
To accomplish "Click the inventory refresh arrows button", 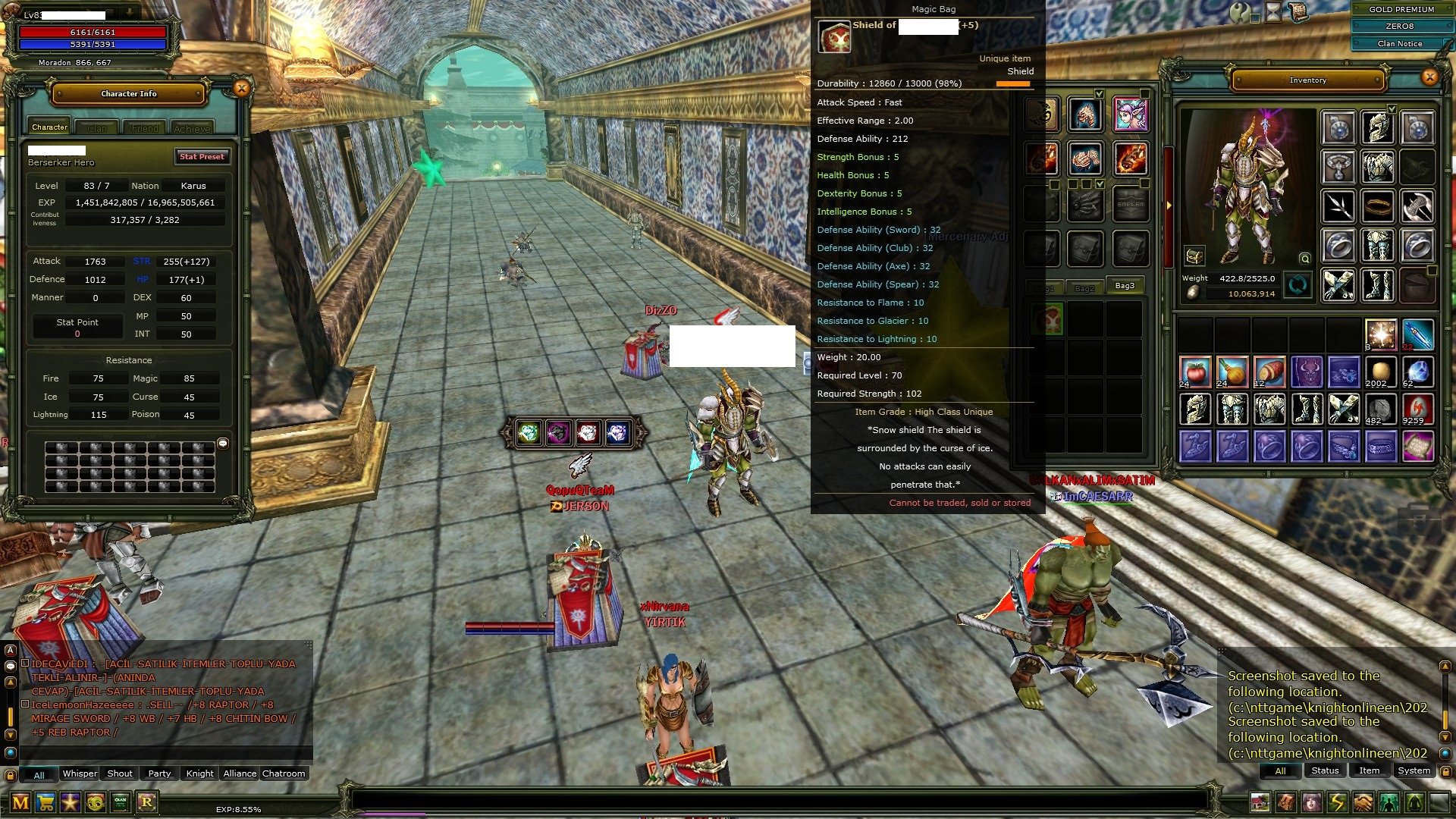I will (1298, 286).
